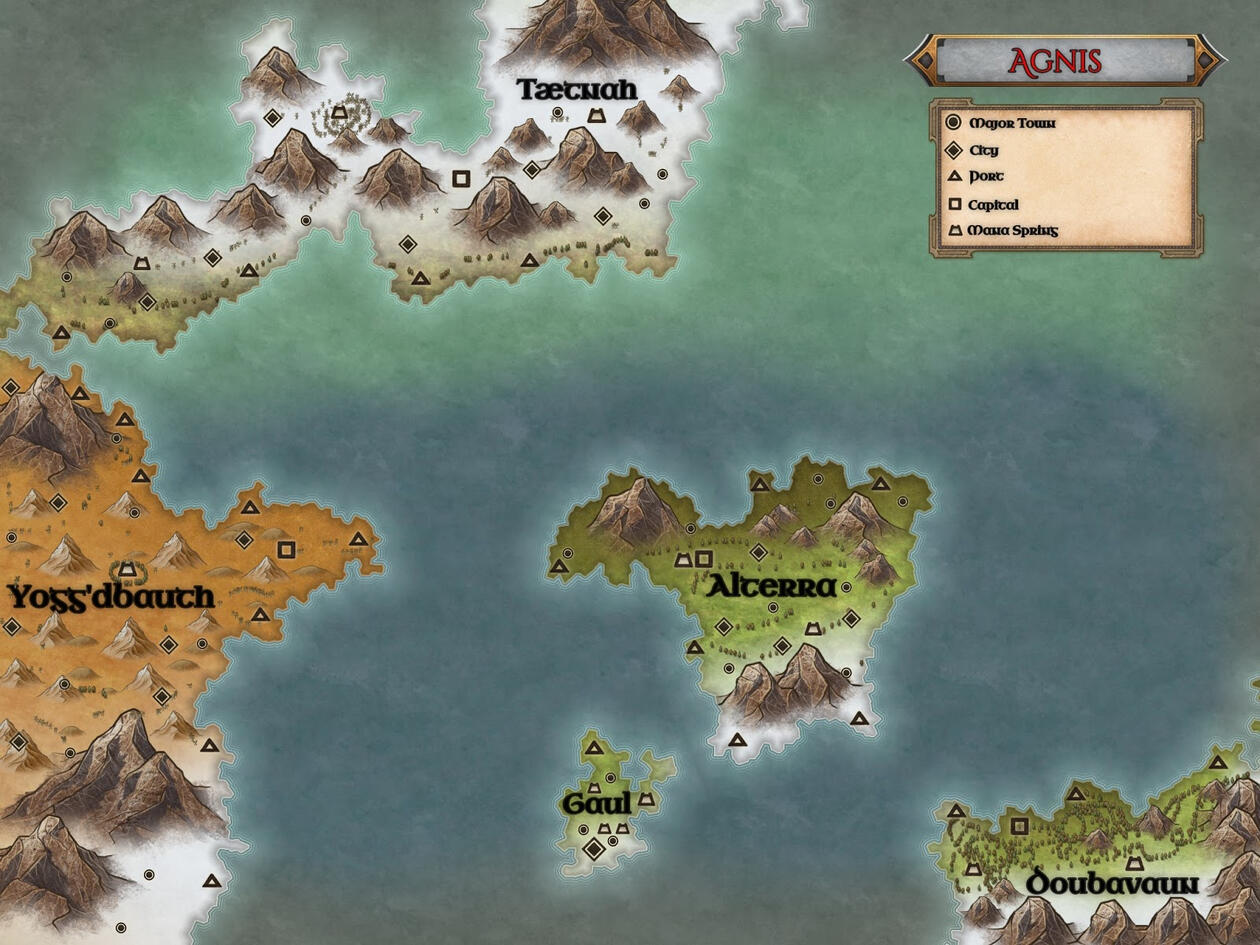Choose the Alterra region label

(x=771, y=587)
